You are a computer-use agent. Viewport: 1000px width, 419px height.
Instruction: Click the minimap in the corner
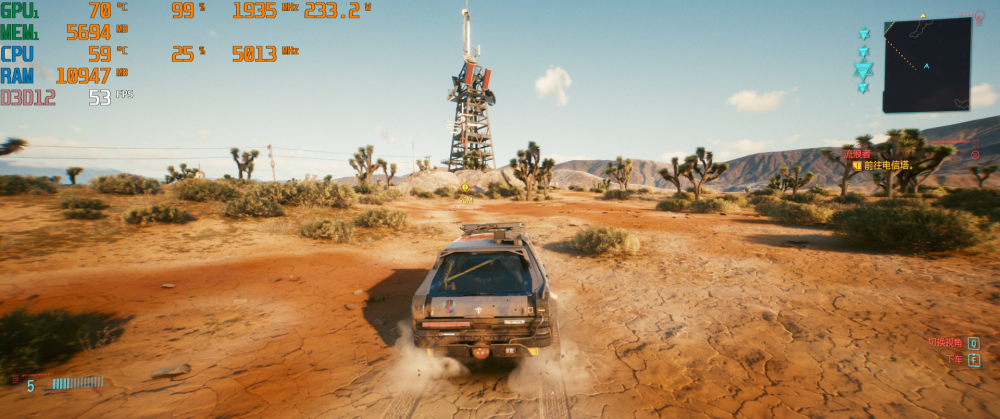(927, 66)
